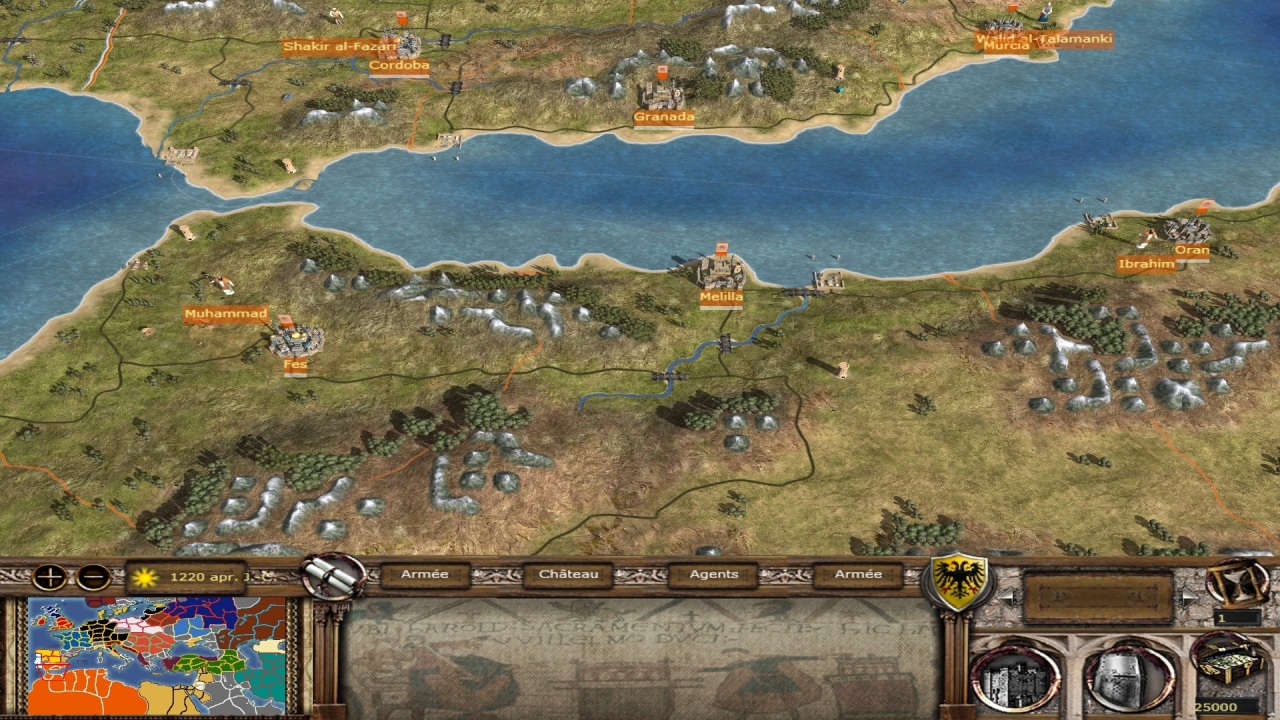
Task: Switch to the Château tab
Action: click(568, 575)
